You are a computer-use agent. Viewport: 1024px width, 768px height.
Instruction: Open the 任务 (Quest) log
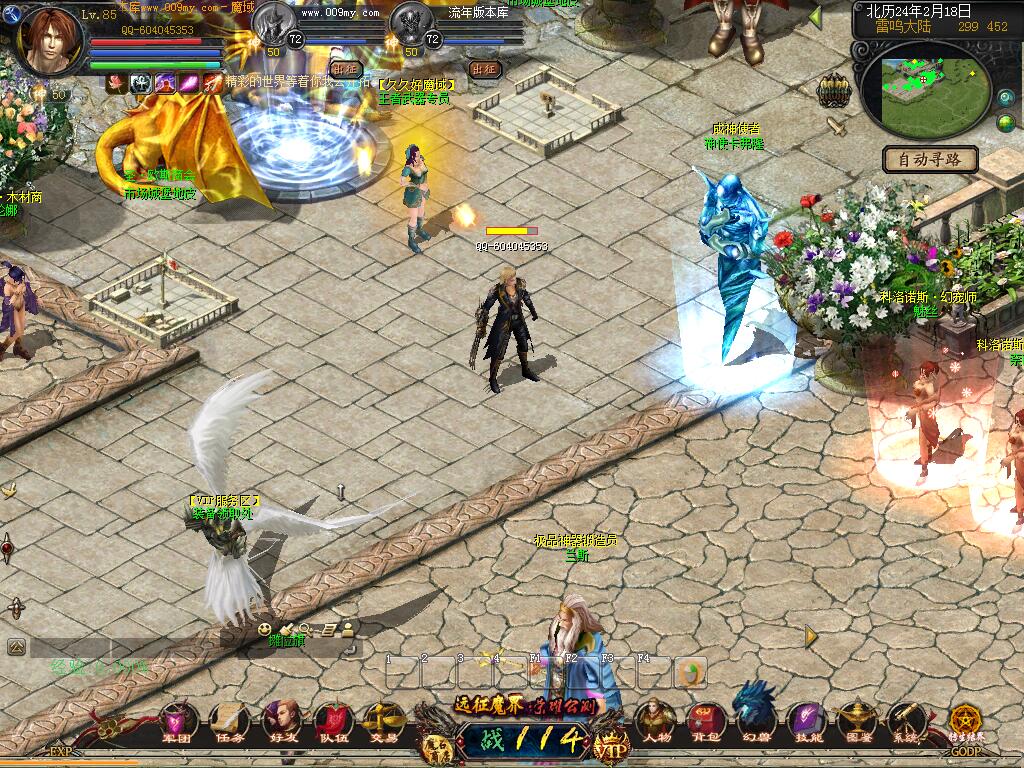[x=228, y=720]
